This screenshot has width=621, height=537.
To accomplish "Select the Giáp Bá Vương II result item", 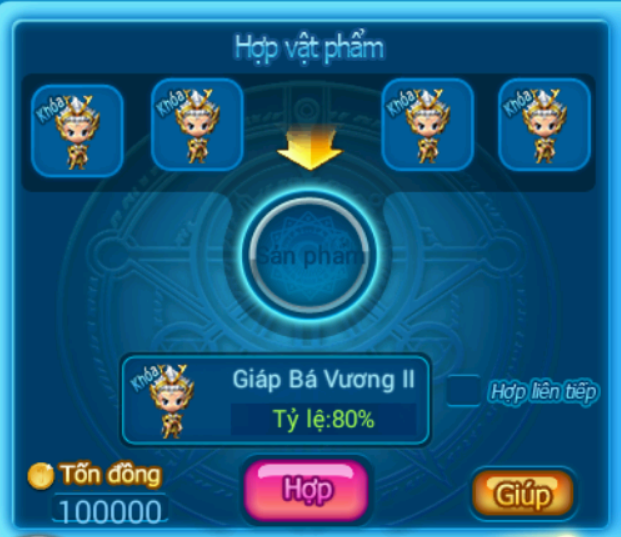I will [x=276, y=400].
